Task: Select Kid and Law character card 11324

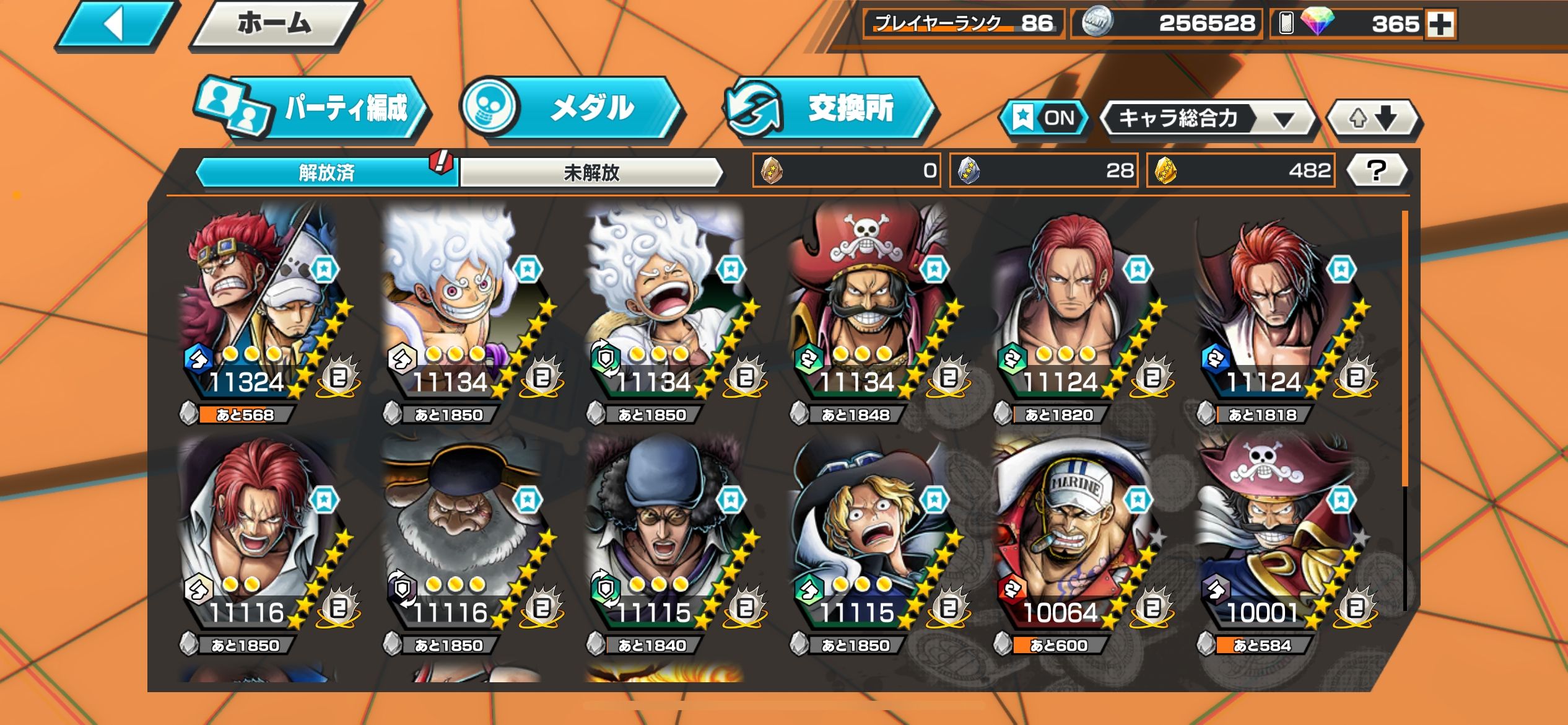Action: click(260, 304)
